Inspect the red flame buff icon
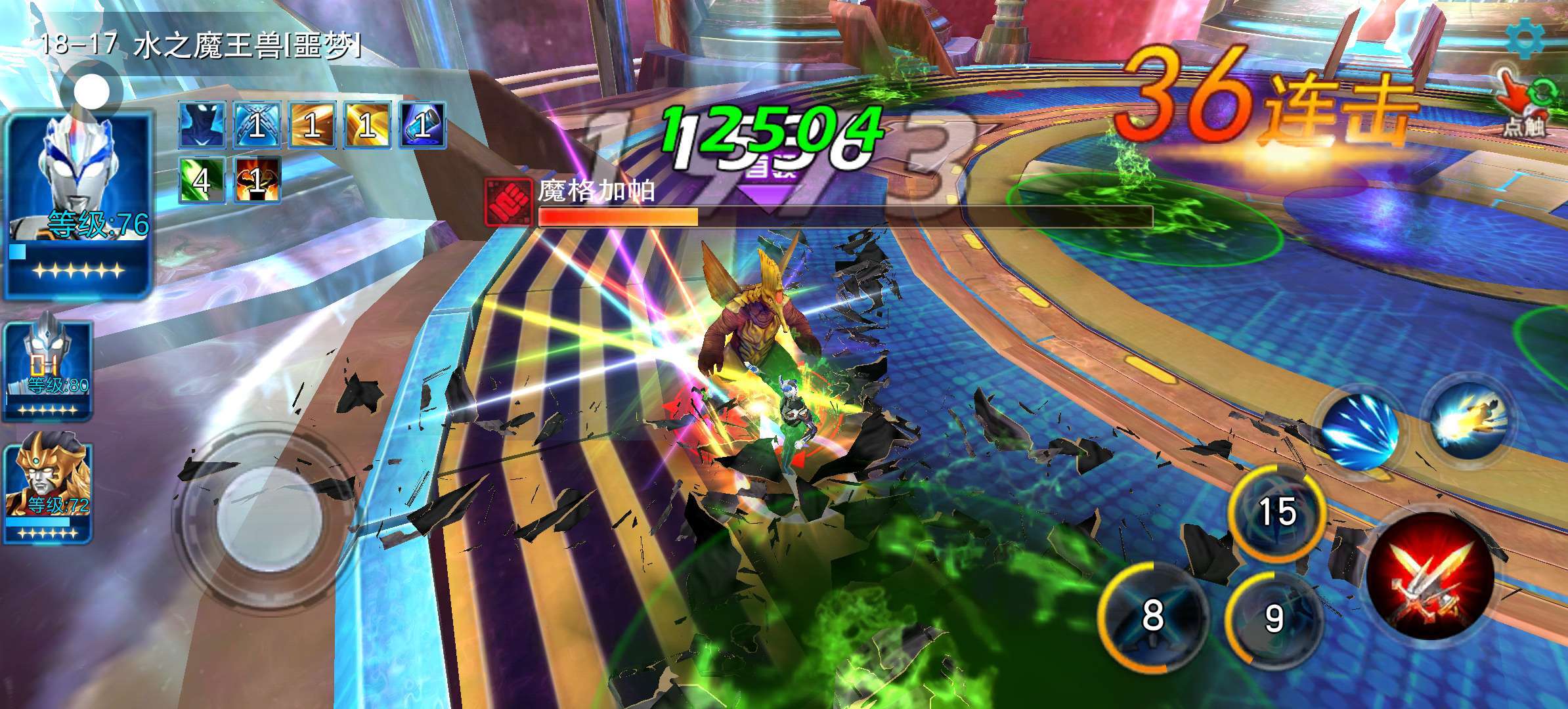The width and height of the screenshot is (1568, 709). (257, 179)
